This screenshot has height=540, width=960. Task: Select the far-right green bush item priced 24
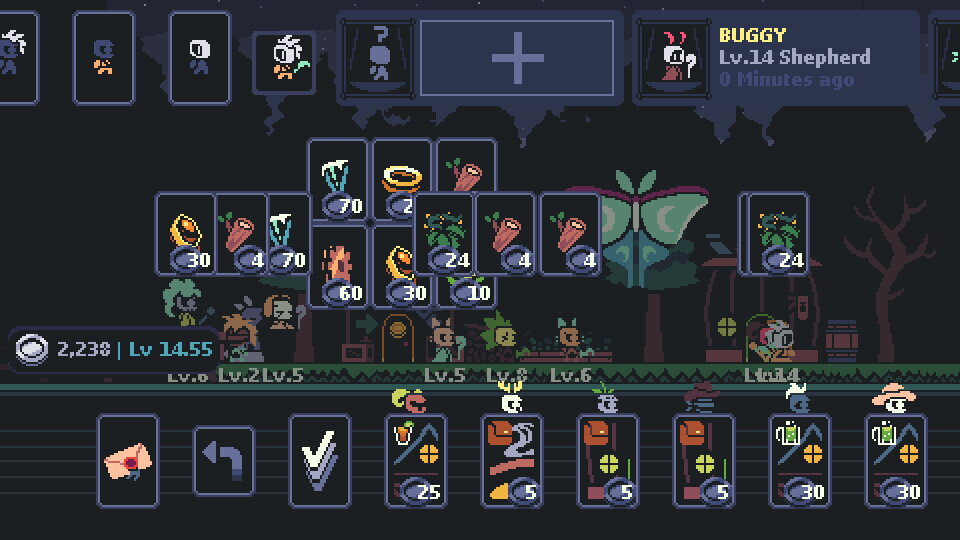[x=778, y=234]
